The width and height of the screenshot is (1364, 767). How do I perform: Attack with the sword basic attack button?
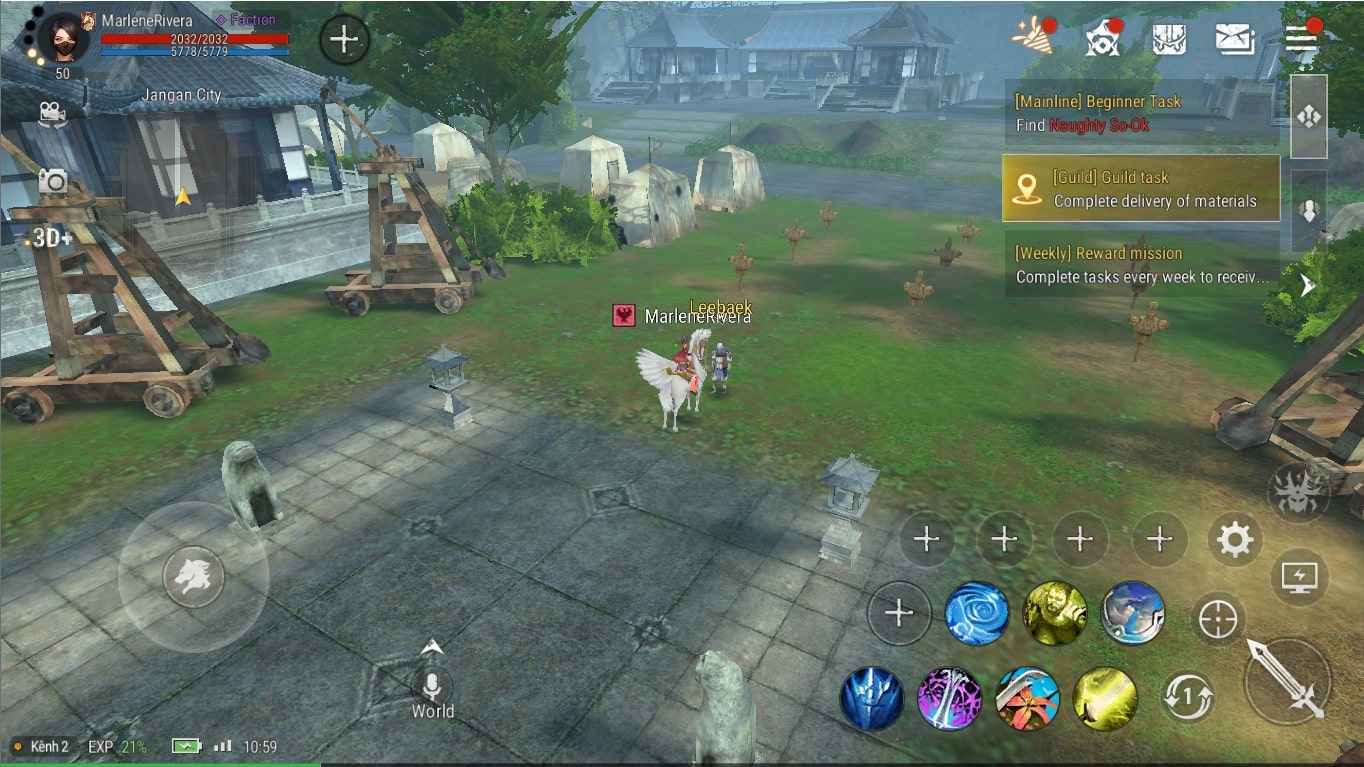point(1287,682)
